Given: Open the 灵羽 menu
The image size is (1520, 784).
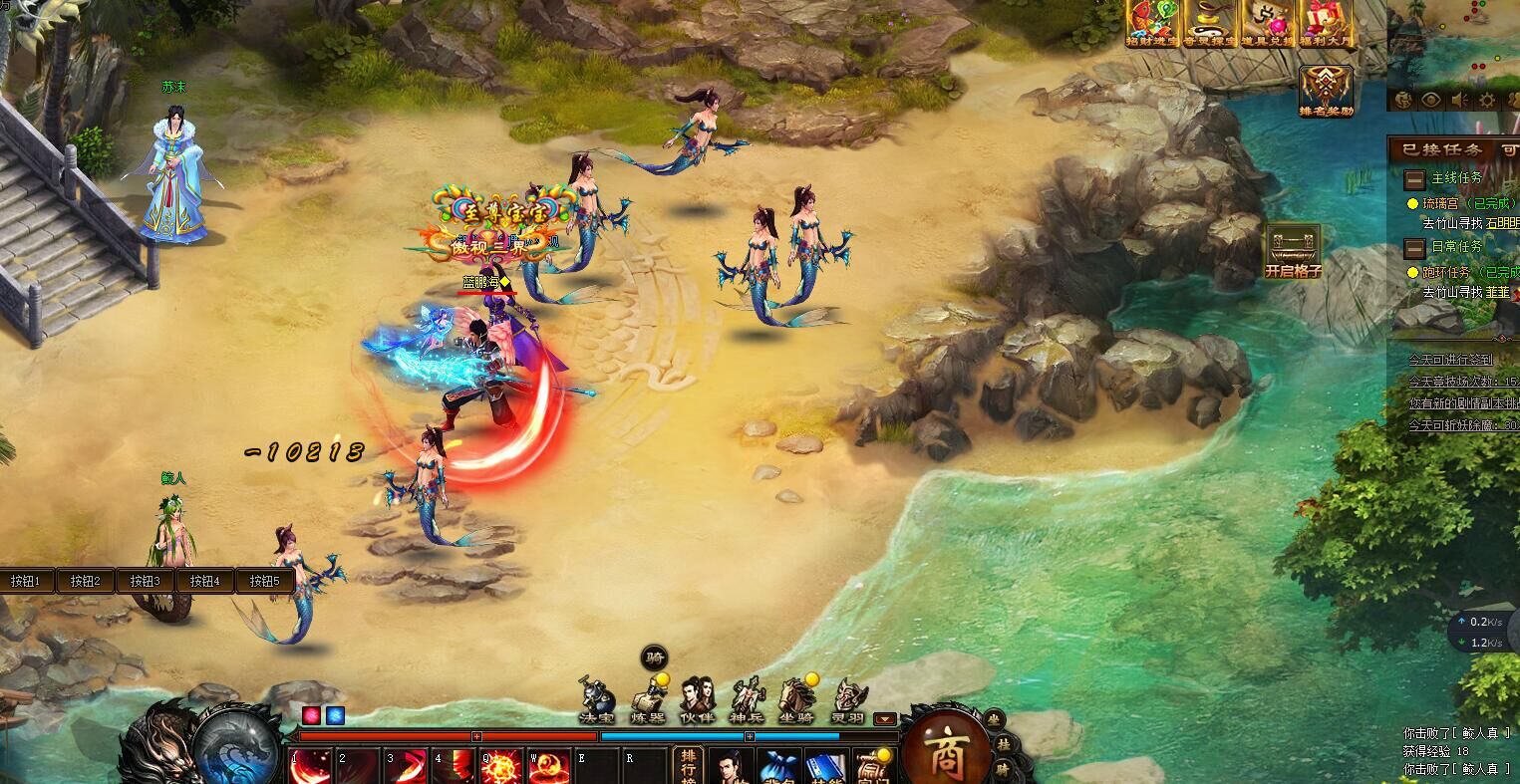Looking at the screenshot, I should coord(848,699).
